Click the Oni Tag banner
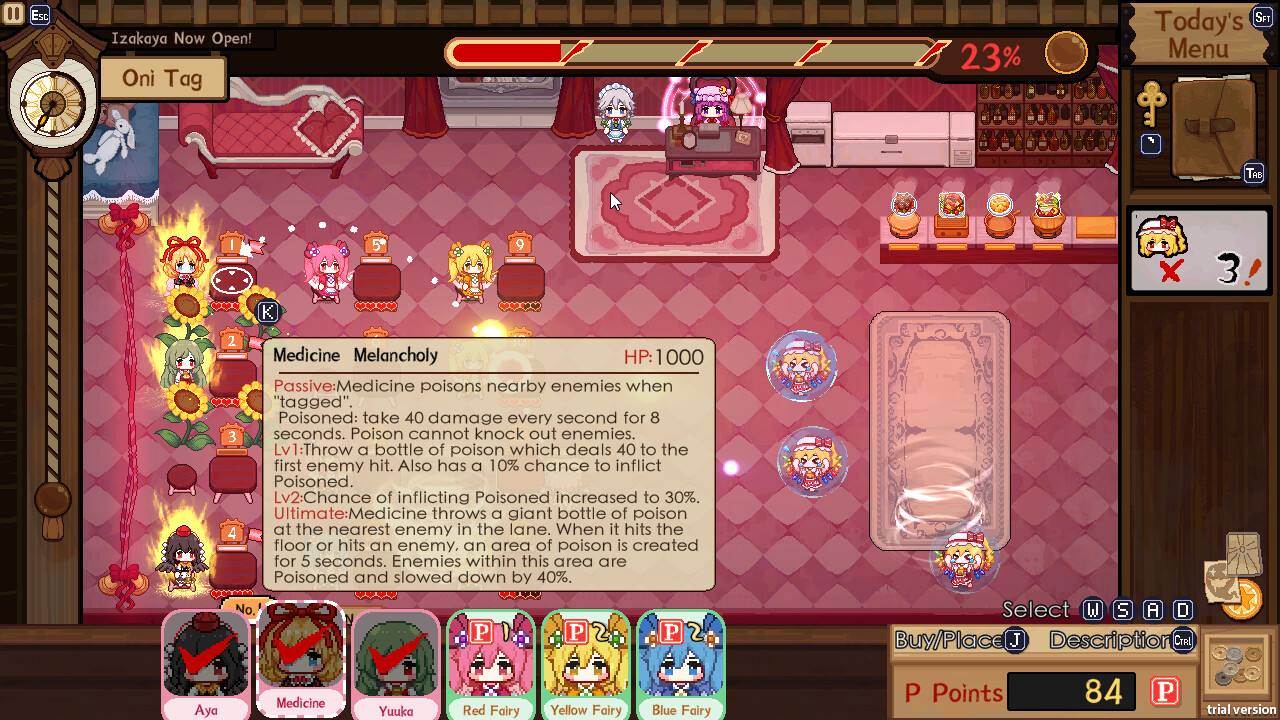Image resolution: width=1280 pixels, height=720 pixels. tap(163, 78)
